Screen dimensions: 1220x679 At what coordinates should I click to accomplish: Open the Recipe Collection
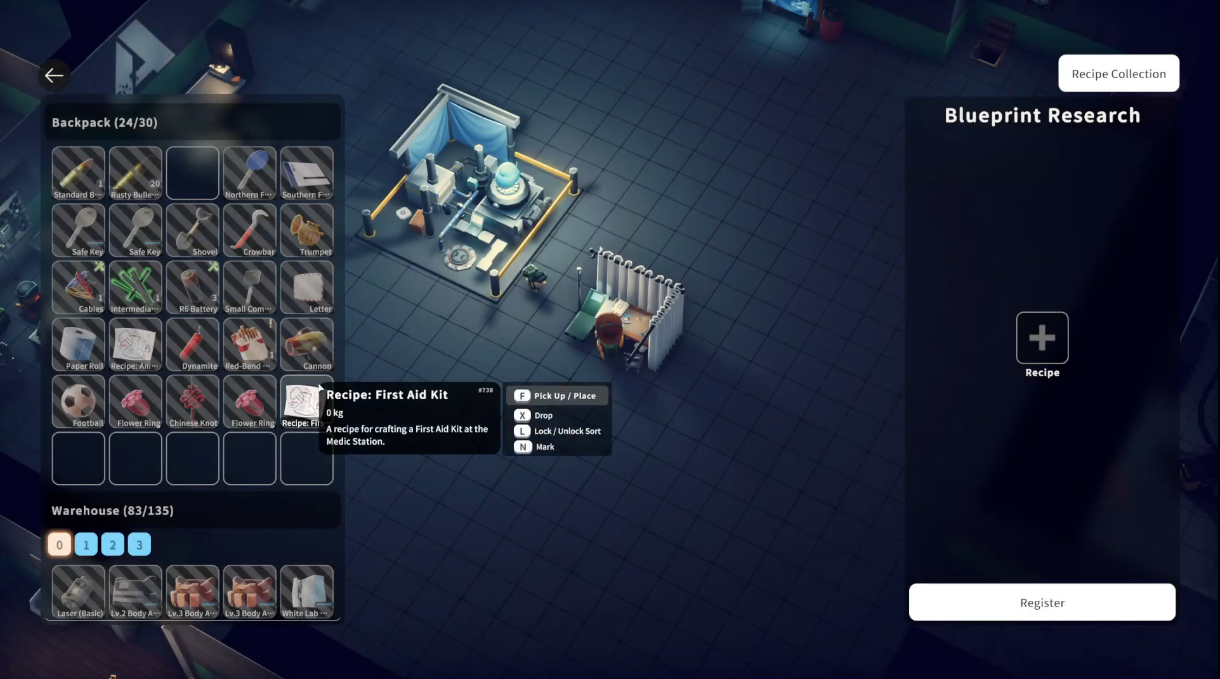tap(1118, 74)
